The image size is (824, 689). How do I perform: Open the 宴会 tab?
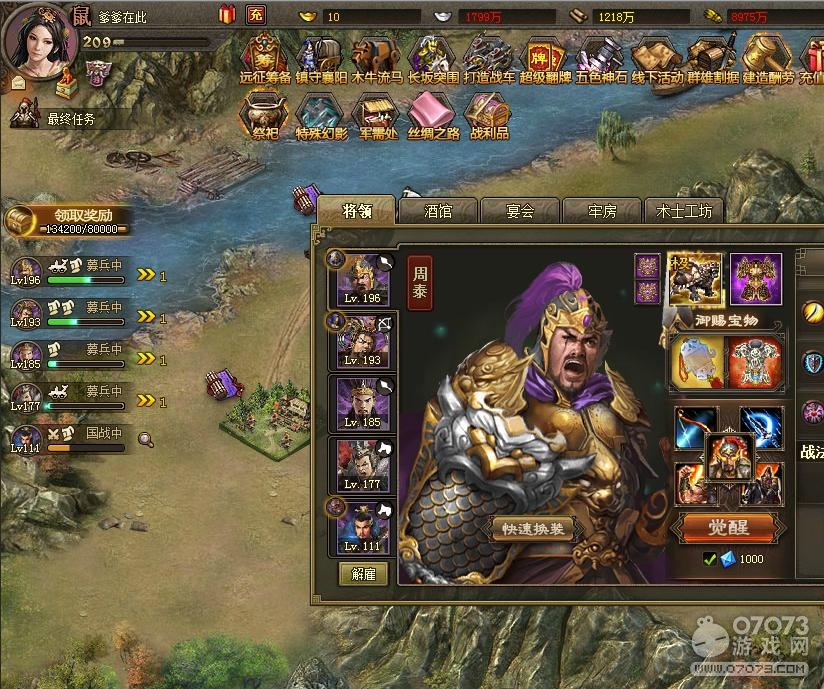520,211
